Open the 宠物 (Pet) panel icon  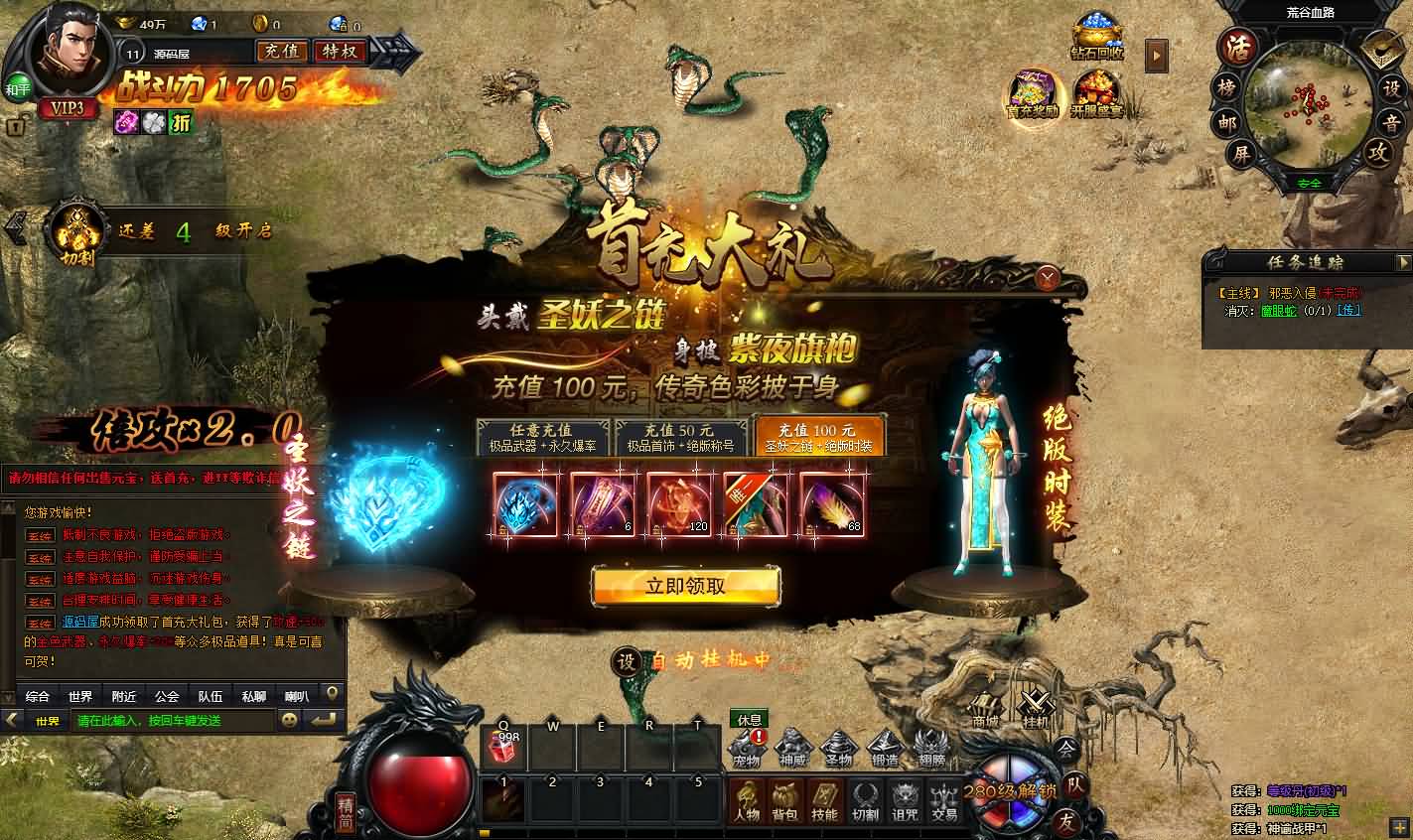pos(748,750)
